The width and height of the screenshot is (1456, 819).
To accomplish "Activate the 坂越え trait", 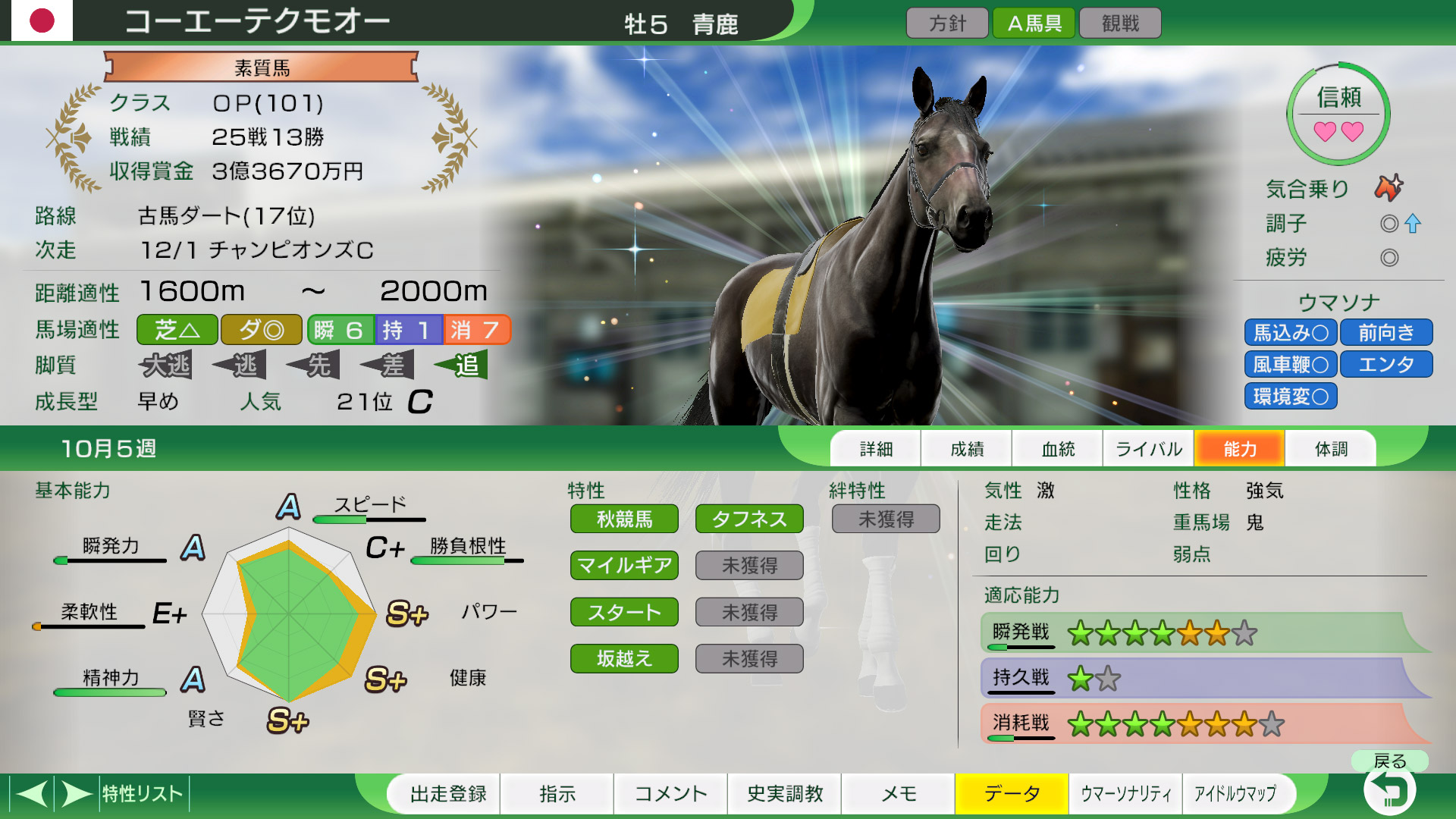I will (624, 658).
